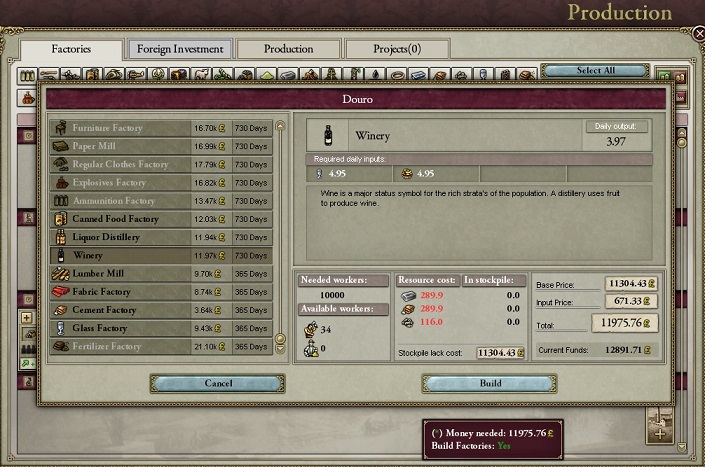Switch to the Production tab

[288, 48]
